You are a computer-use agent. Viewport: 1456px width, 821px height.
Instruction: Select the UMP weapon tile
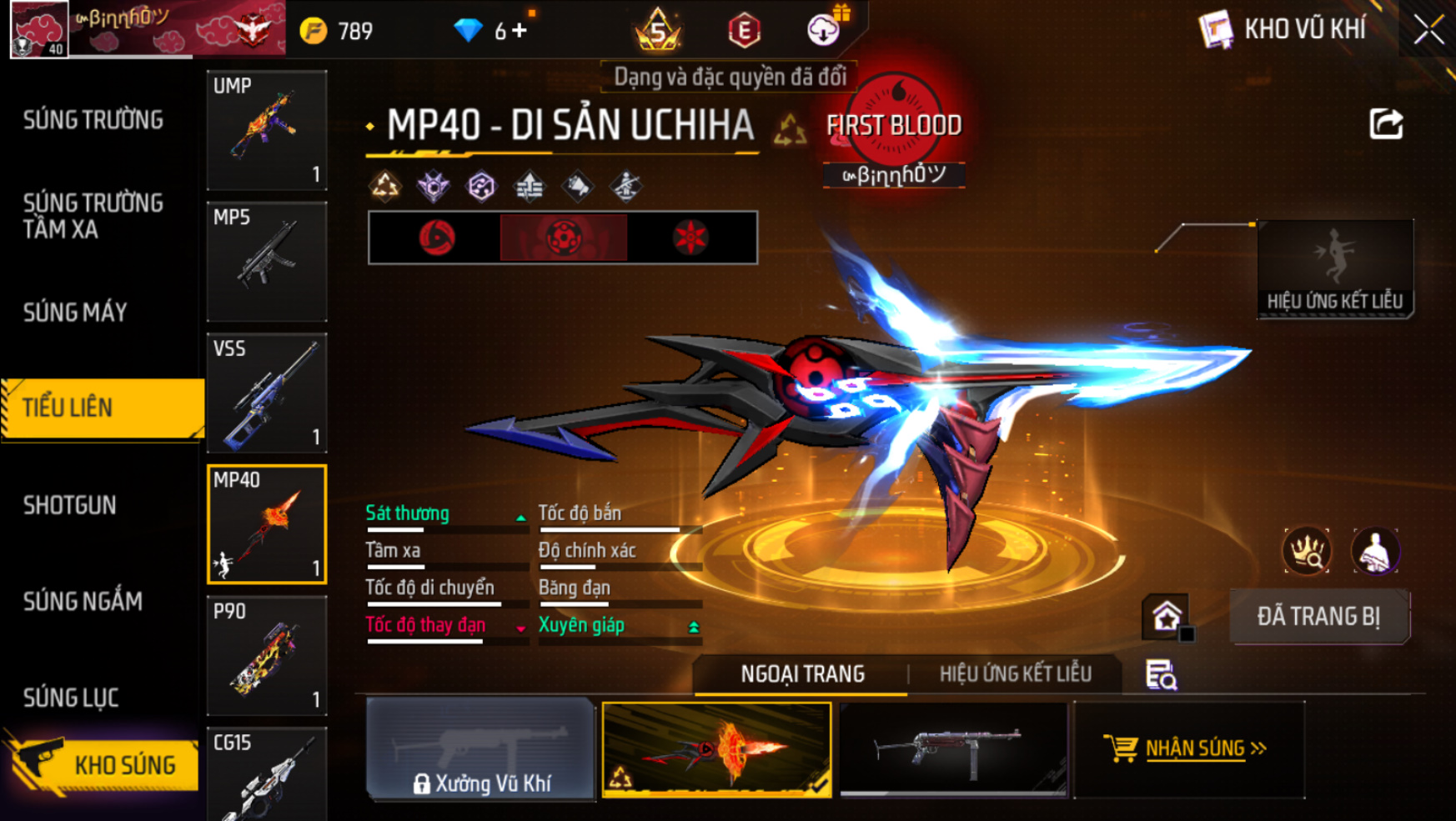267,130
